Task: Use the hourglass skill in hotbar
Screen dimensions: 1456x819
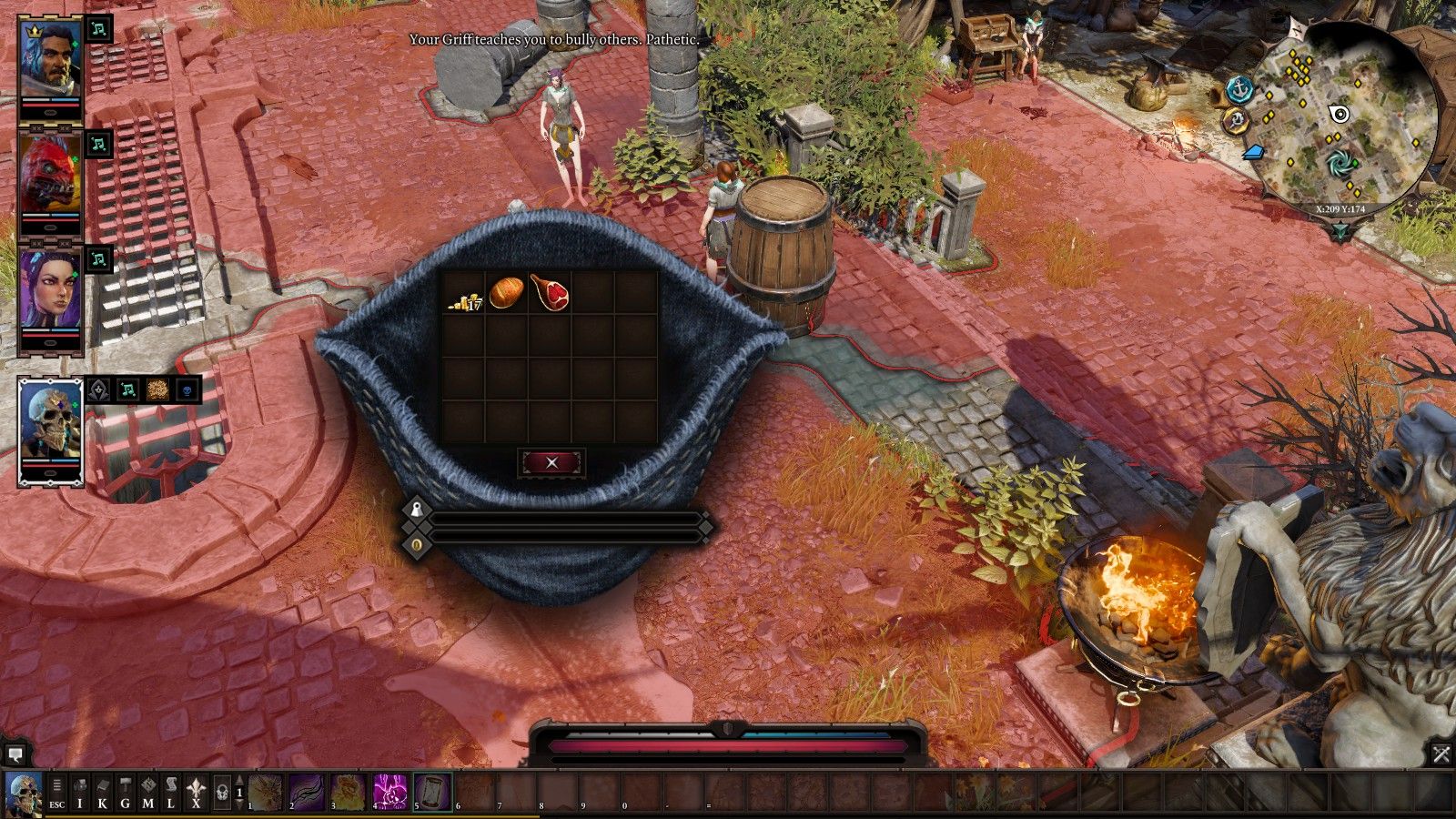Action: click(432, 792)
